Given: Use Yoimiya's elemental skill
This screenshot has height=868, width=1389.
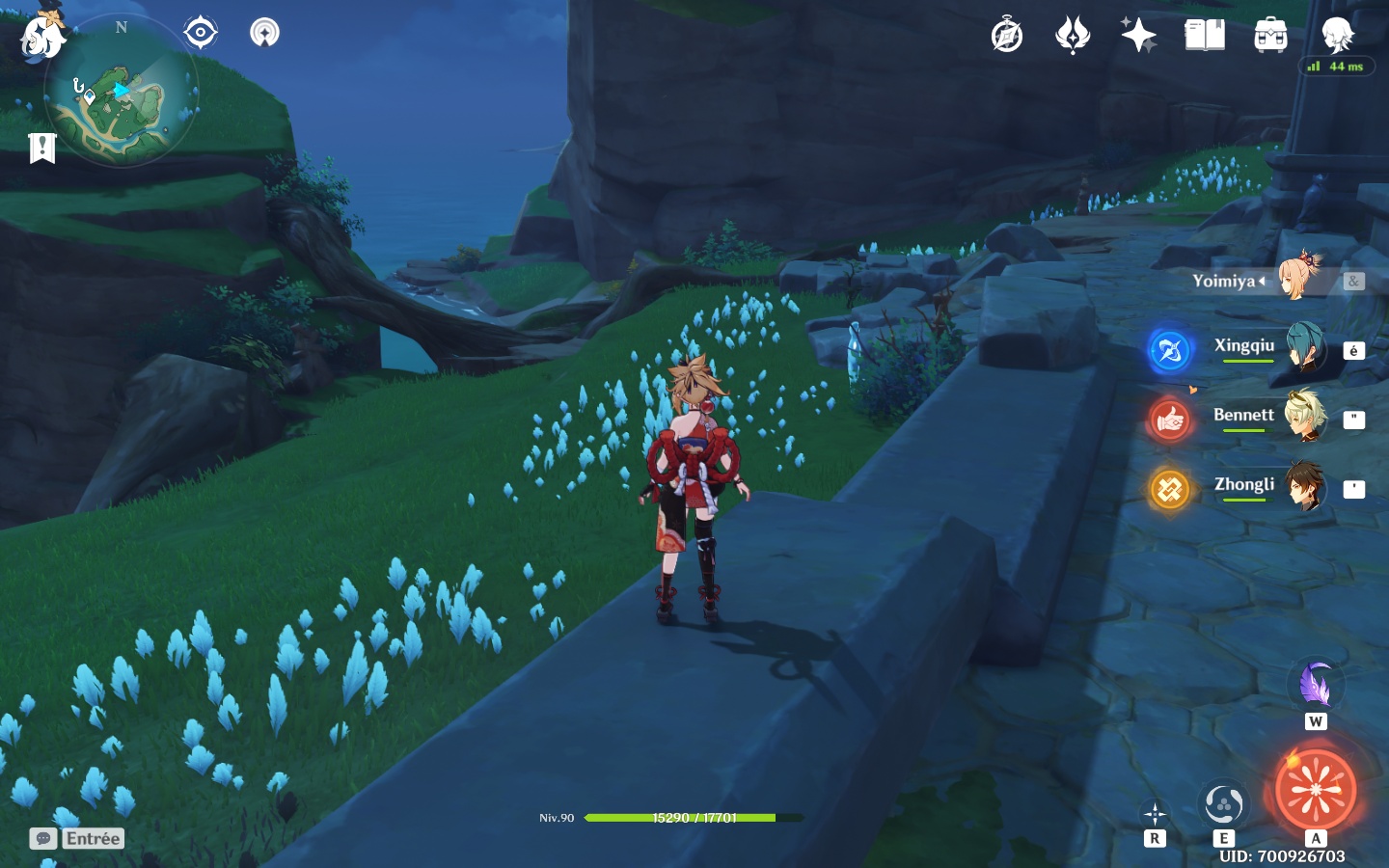Looking at the screenshot, I should pyautogui.click(x=1223, y=803).
